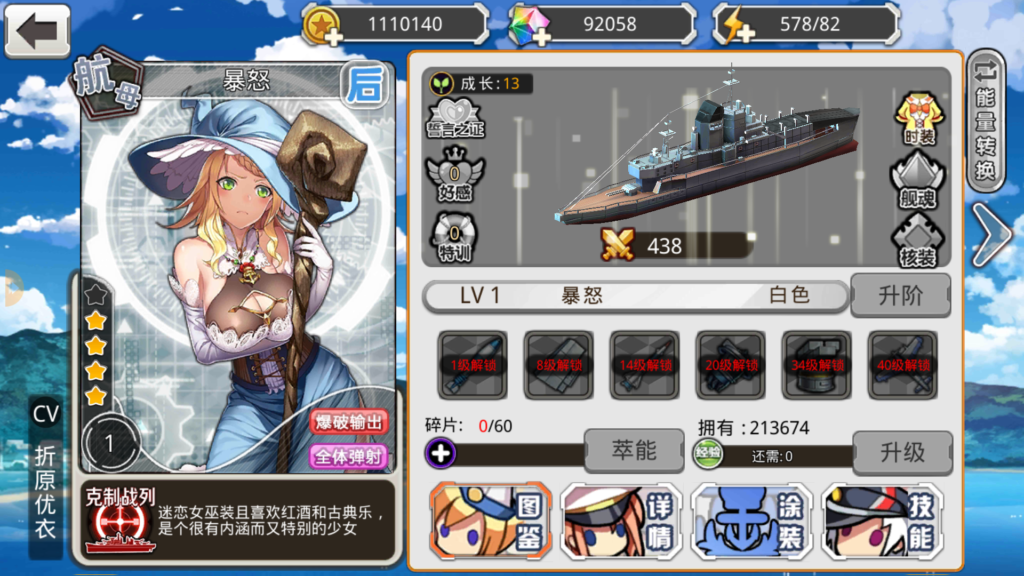Image resolution: width=1024 pixels, height=576 pixels.
Task: Tap the 升级 level-up button
Action: pyautogui.click(x=901, y=451)
